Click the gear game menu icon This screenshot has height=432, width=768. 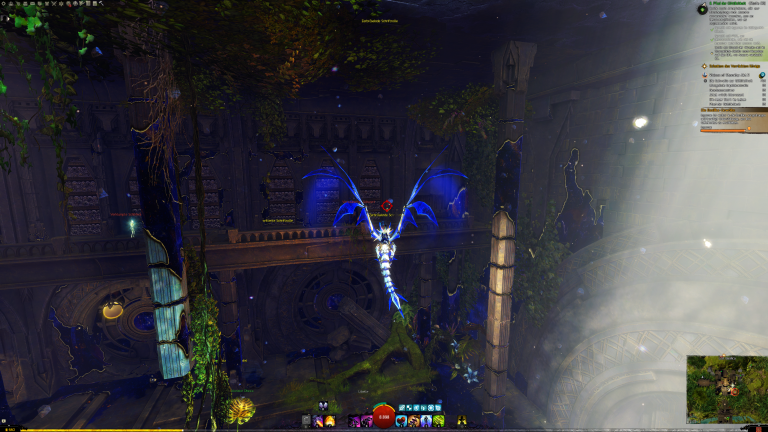point(4,4)
